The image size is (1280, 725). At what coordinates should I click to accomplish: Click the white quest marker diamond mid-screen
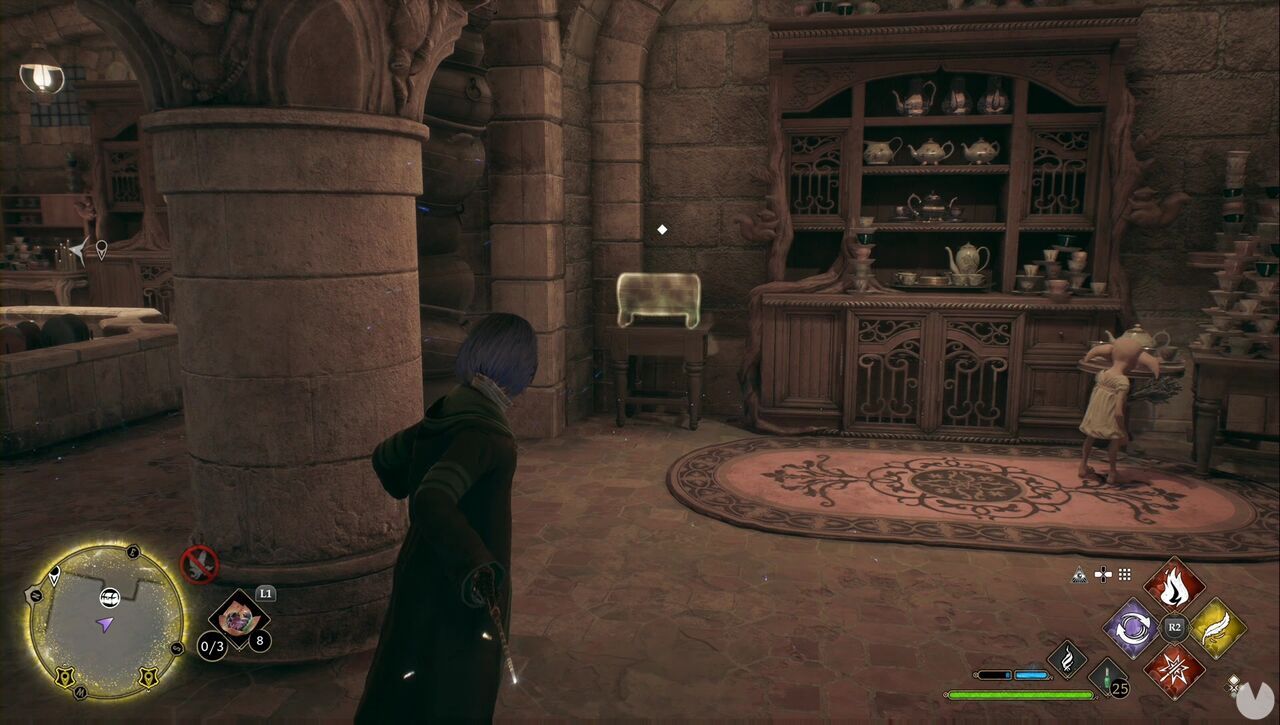click(x=660, y=228)
